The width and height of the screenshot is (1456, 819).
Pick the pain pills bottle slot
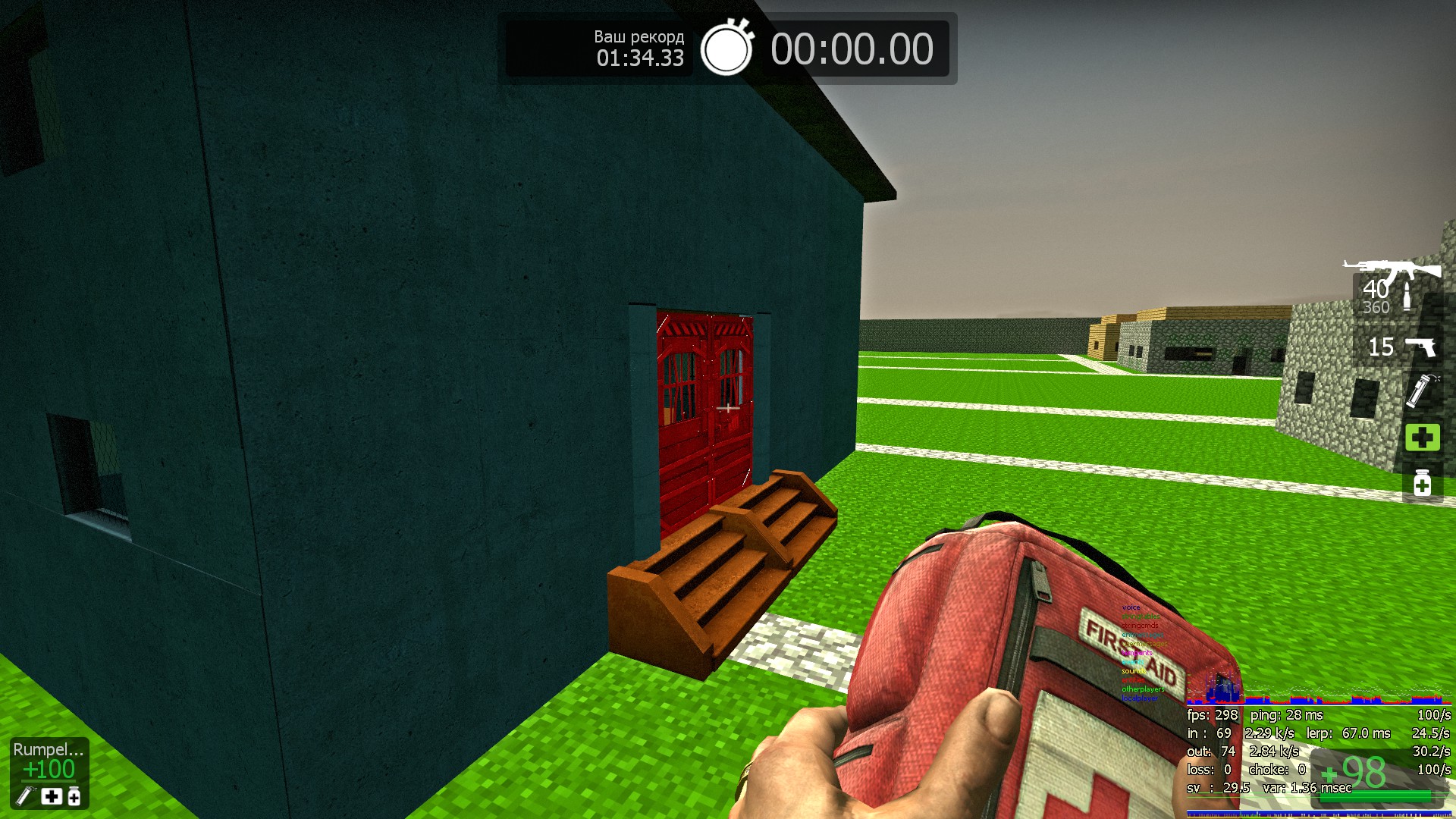click(1422, 484)
